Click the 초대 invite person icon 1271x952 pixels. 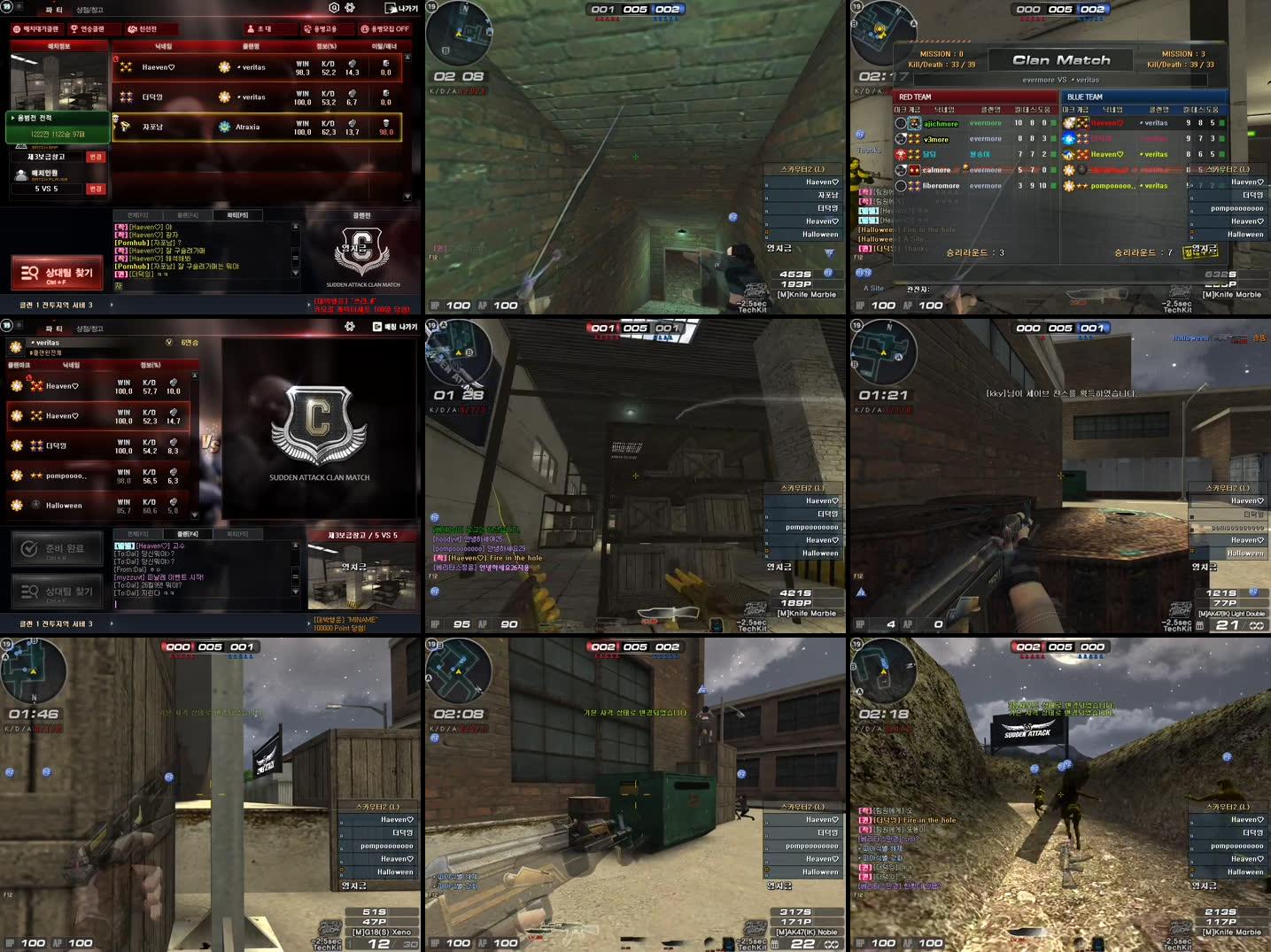coord(250,28)
